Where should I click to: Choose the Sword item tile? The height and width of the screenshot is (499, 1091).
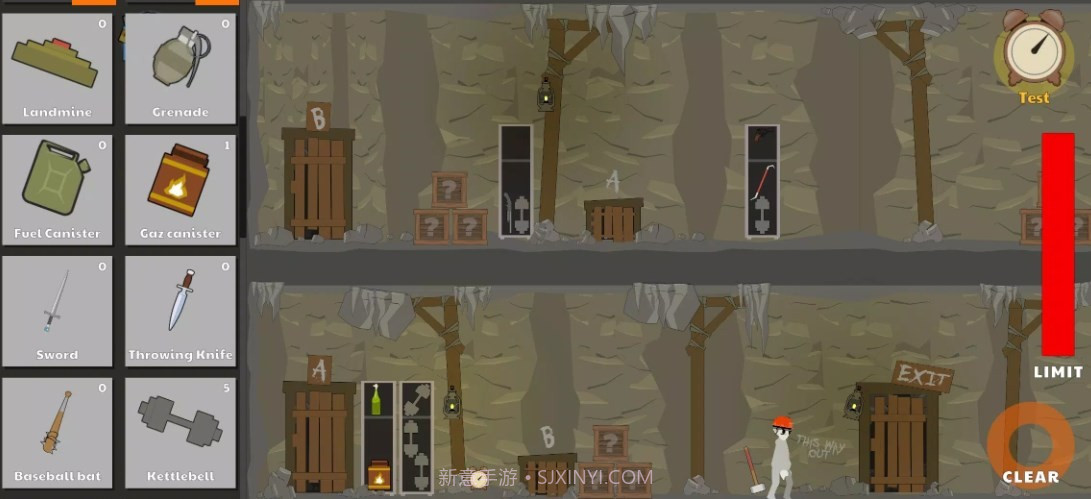(57, 311)
